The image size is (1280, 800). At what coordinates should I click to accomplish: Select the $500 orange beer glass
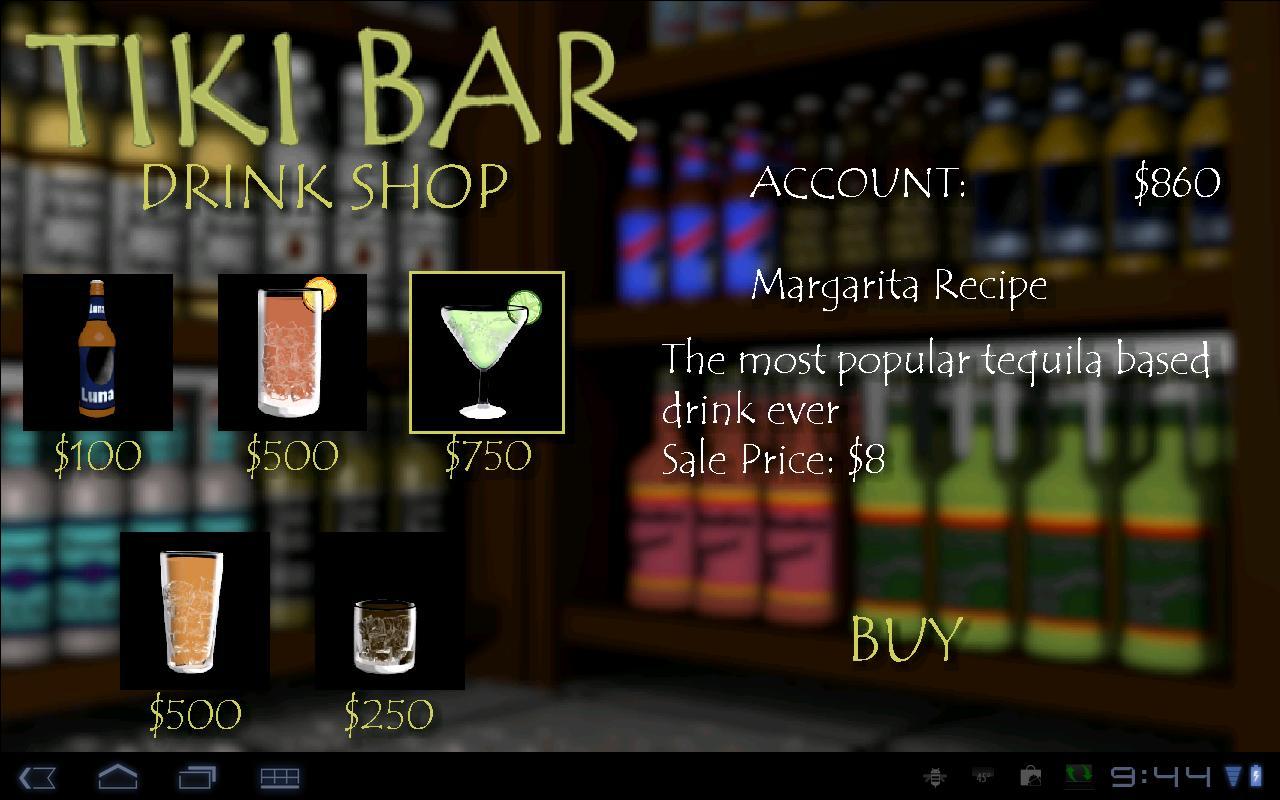194,611
